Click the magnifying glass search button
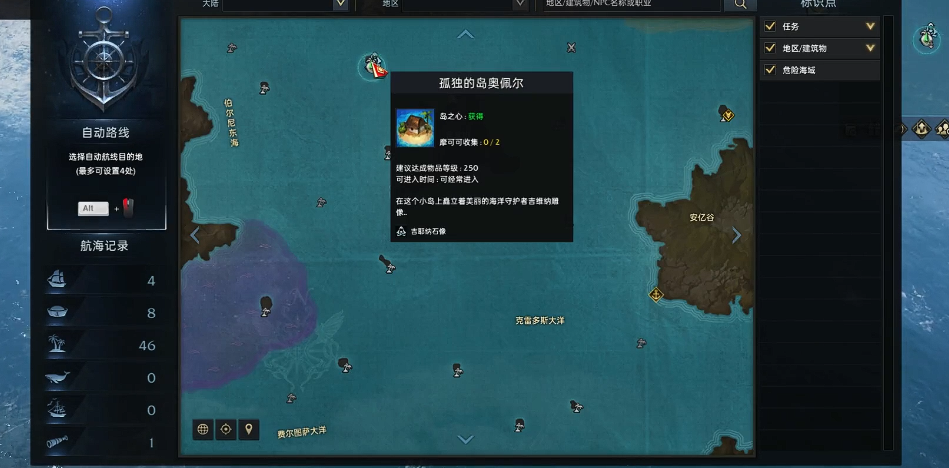The width and height of the screenshot is (949, 468). (741, 5)
